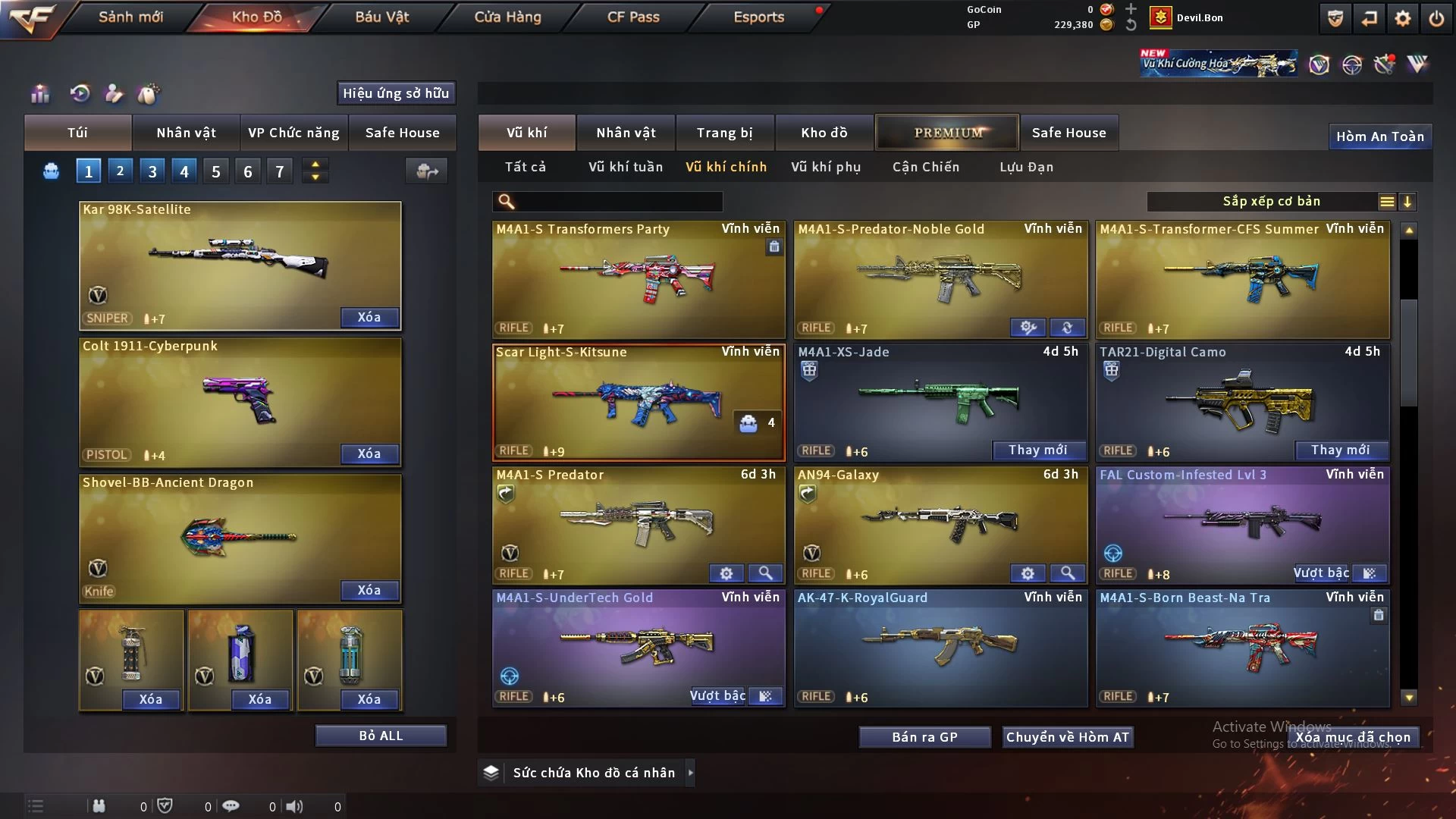Click the power exit icon
This screenshot has width=1456, height=819.
click(x=1436, y=18)
